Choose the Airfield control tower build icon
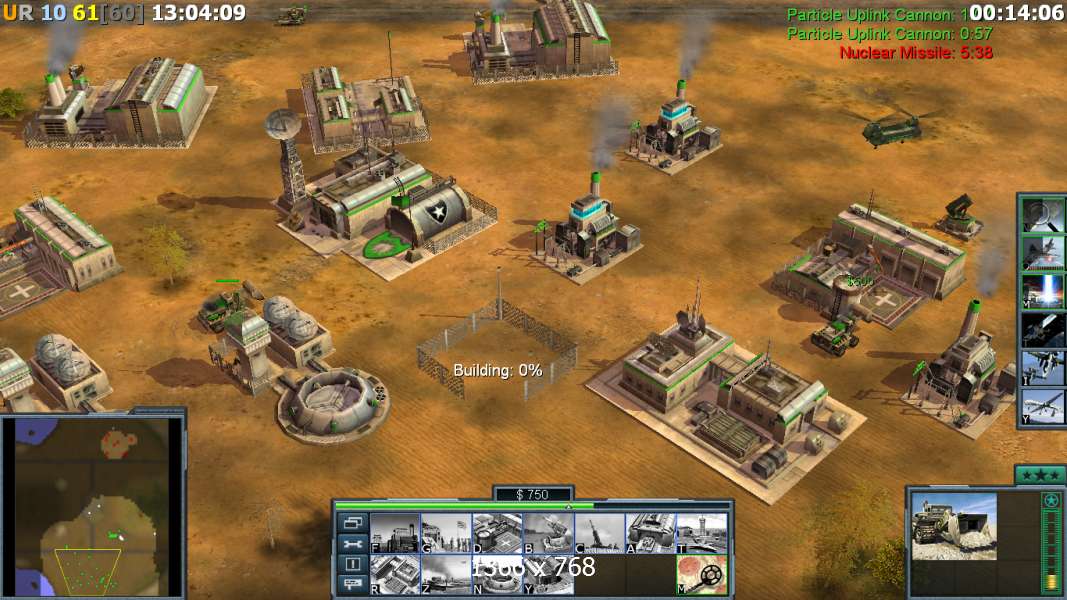1067x600 pixels. (x=701, y=533)
